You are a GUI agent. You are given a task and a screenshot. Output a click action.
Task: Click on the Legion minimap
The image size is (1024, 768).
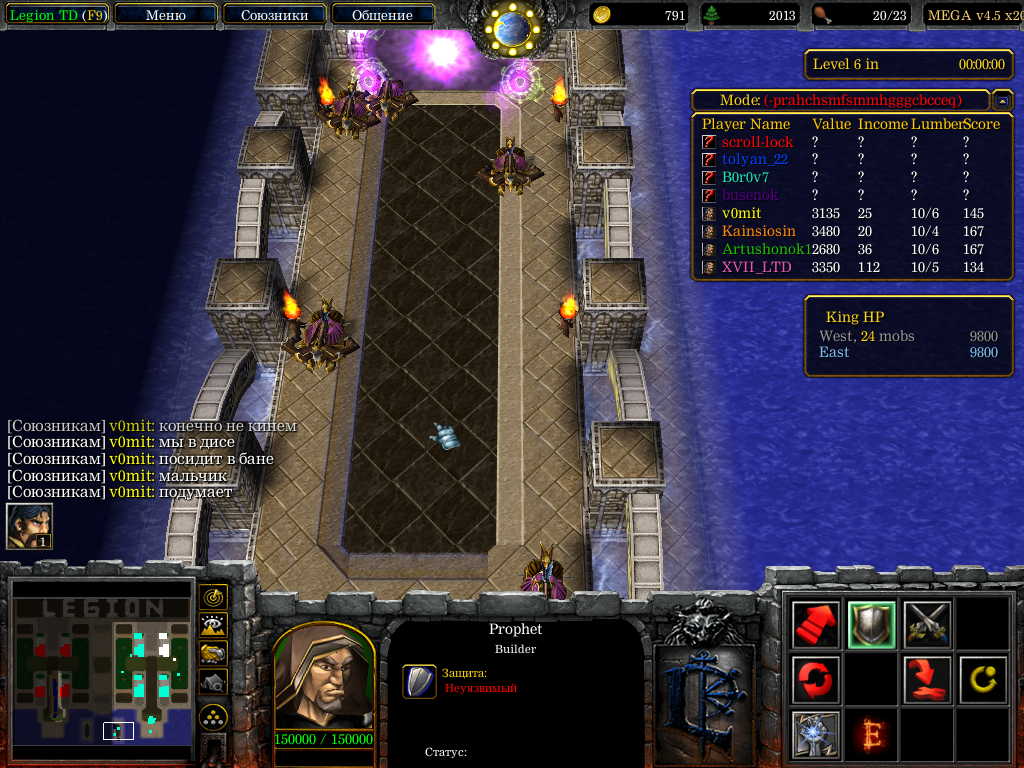click(101, 670)
